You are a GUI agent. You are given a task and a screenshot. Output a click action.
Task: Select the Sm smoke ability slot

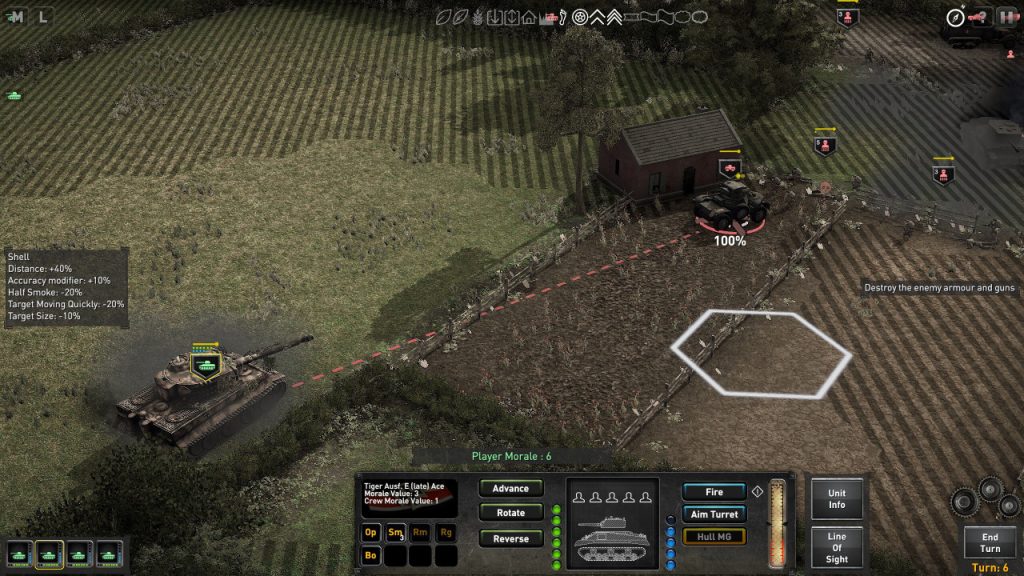coord(396,532)
